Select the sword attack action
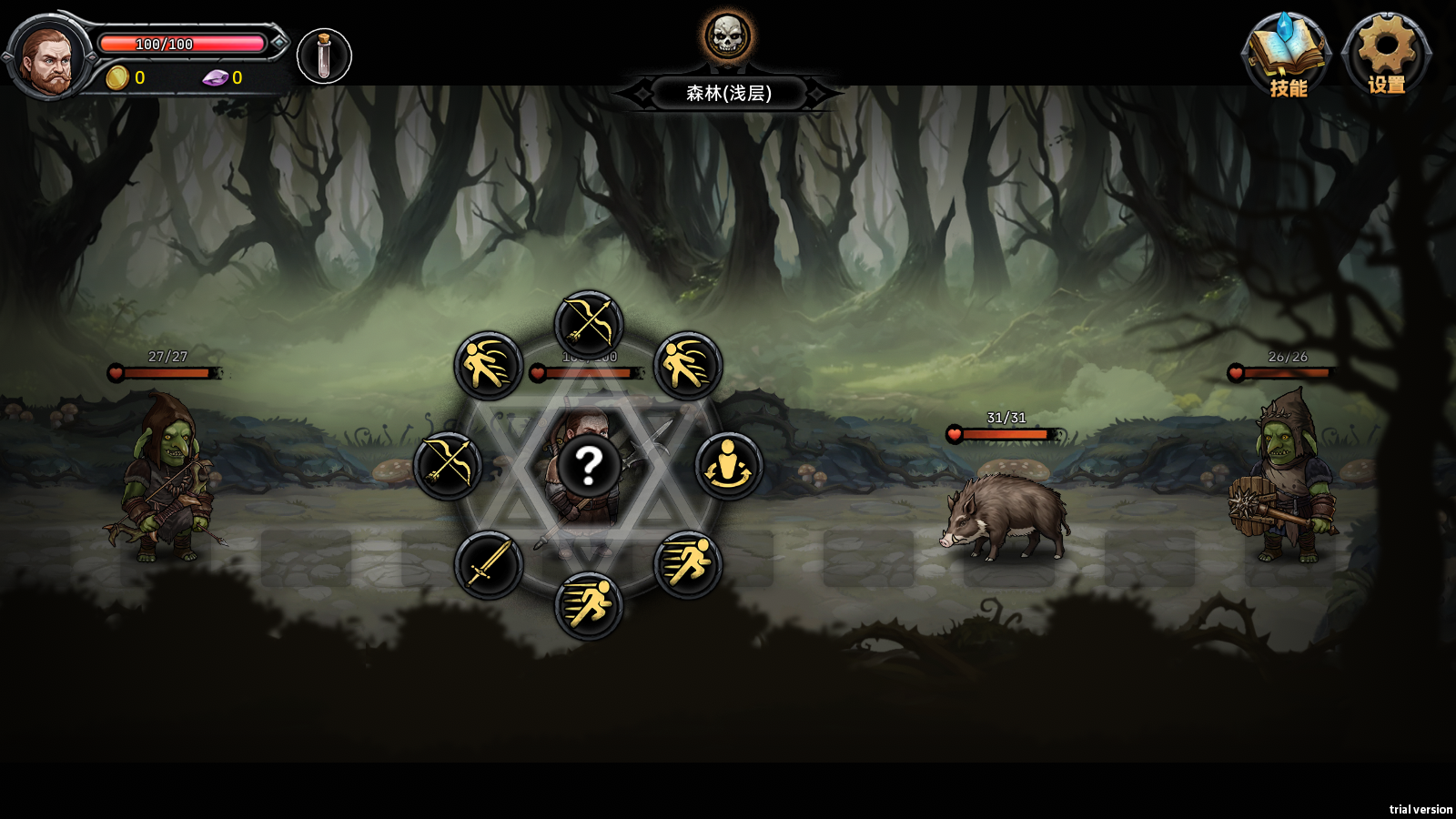1456x819 pixels. point(489,565)
